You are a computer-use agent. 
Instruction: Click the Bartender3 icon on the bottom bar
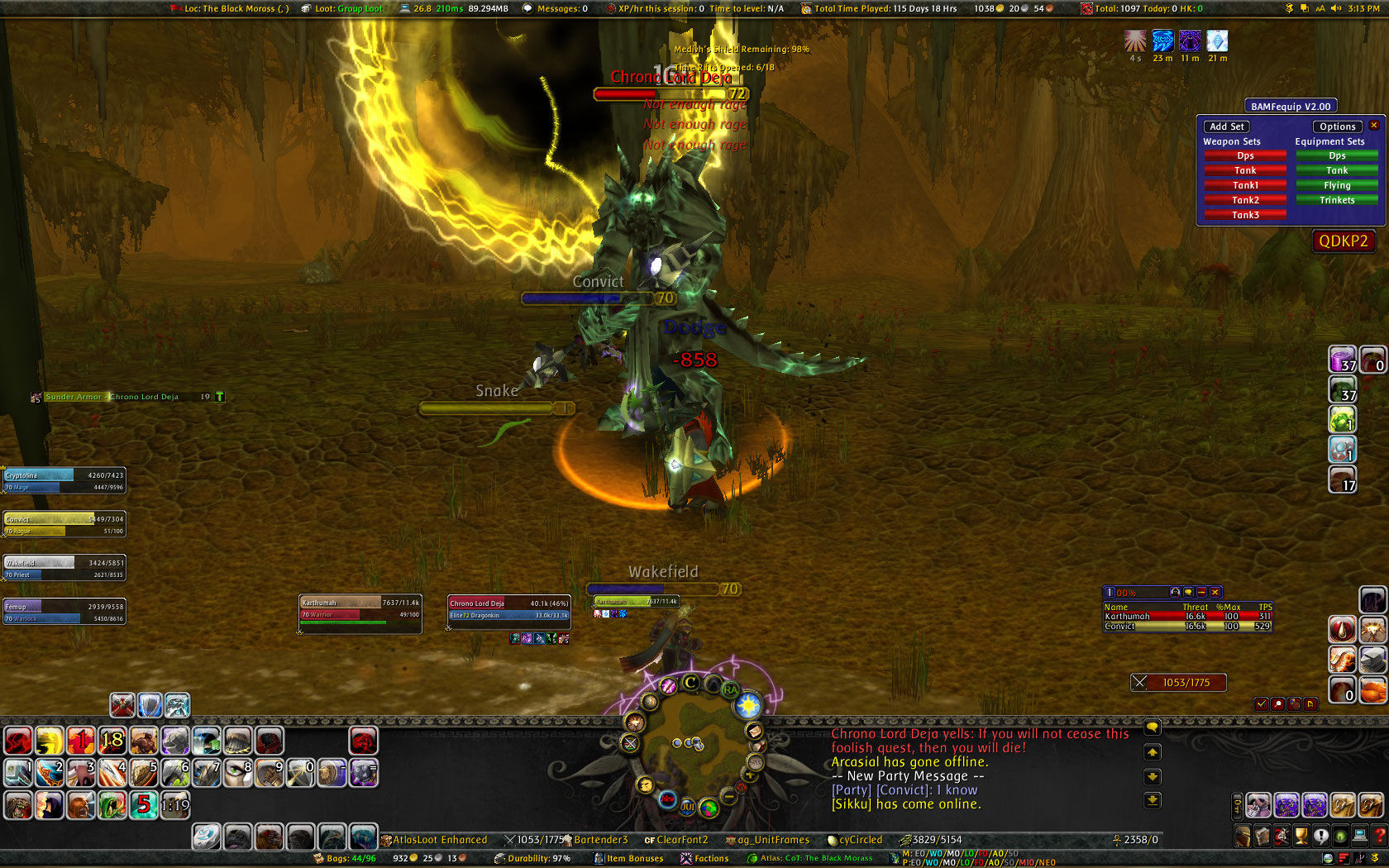598,839
